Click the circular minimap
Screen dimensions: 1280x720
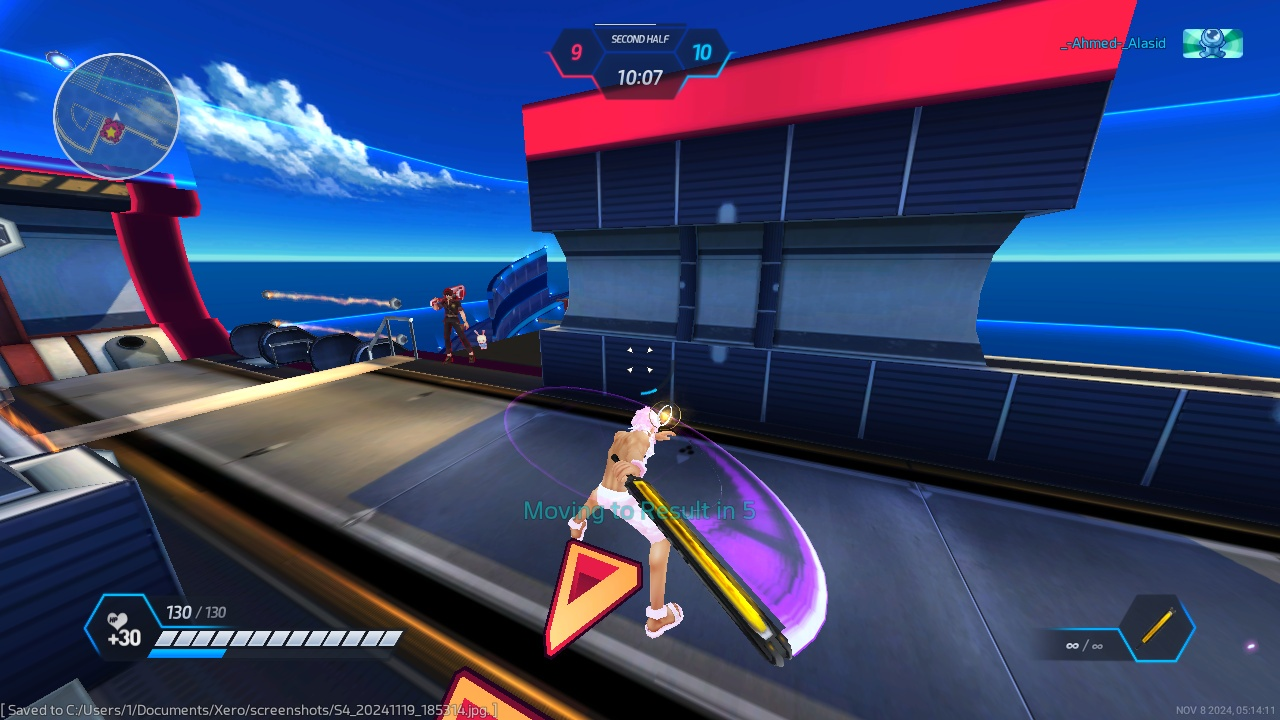116,116
